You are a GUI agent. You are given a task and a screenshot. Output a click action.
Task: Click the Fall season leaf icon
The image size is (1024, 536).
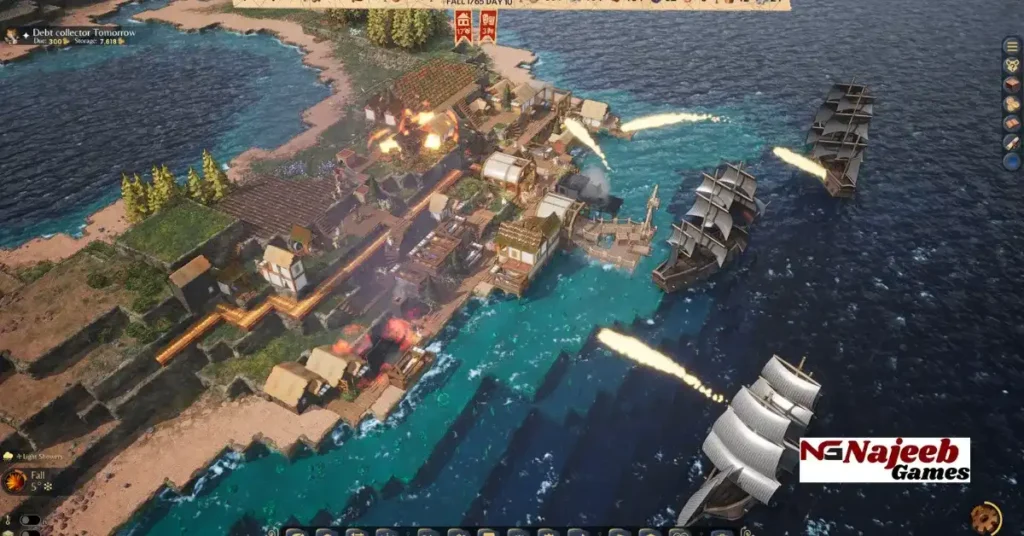15,481
